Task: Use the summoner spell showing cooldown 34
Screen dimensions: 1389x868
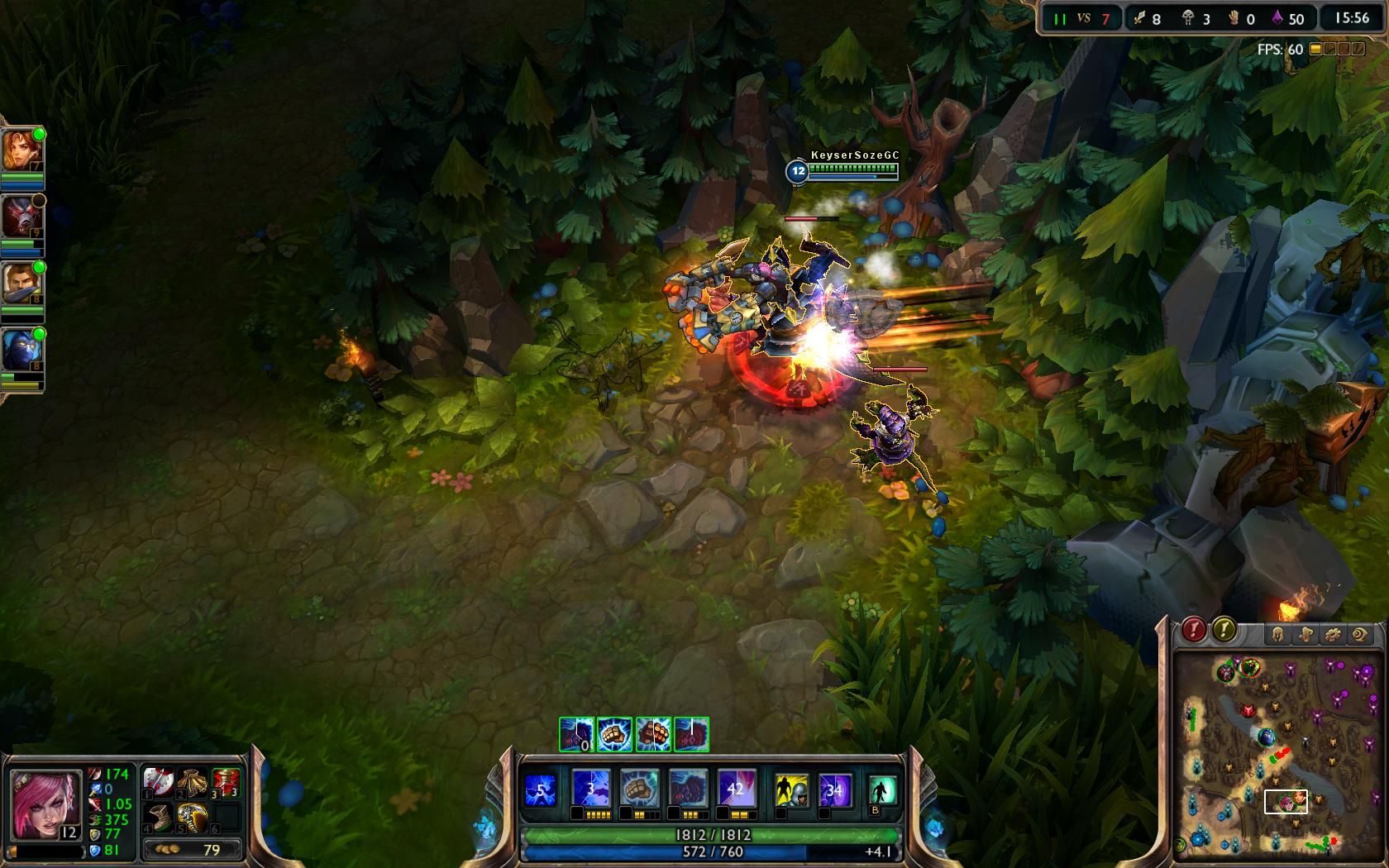Action: [x=834, y=790]
